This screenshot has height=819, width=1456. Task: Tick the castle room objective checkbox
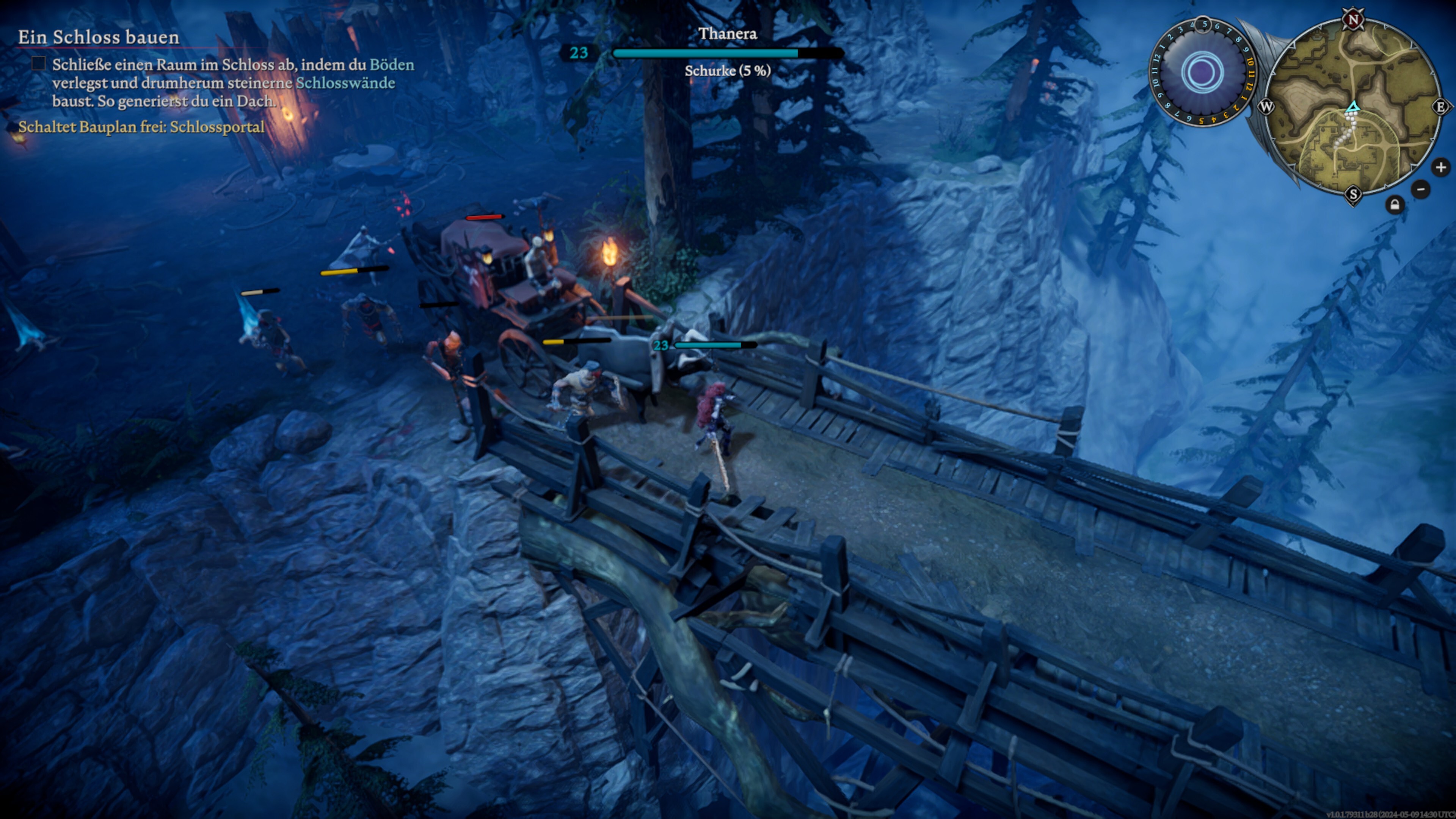(38, 64)
